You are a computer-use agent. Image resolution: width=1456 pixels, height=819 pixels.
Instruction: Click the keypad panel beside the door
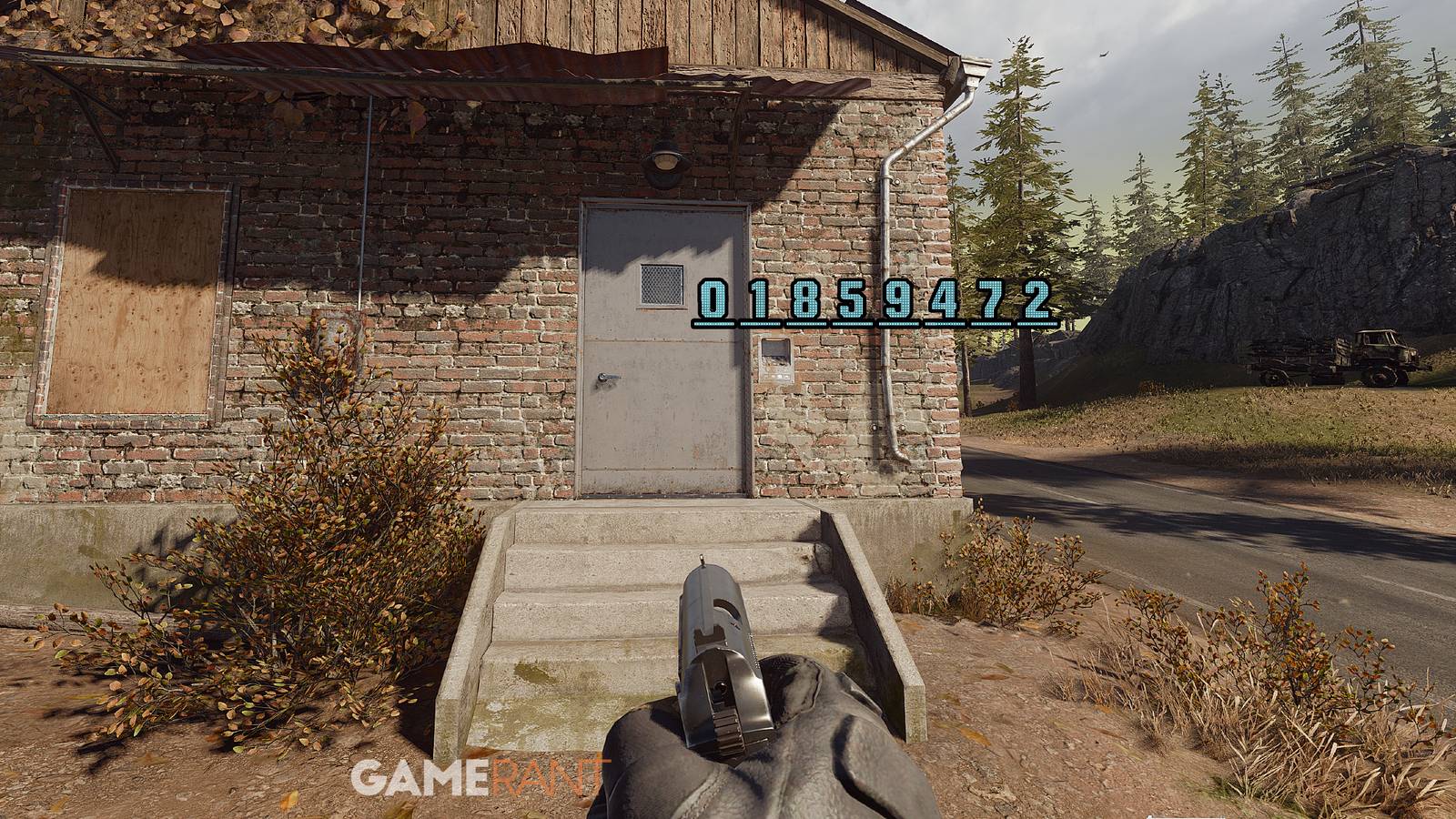(x=775, y=360)
